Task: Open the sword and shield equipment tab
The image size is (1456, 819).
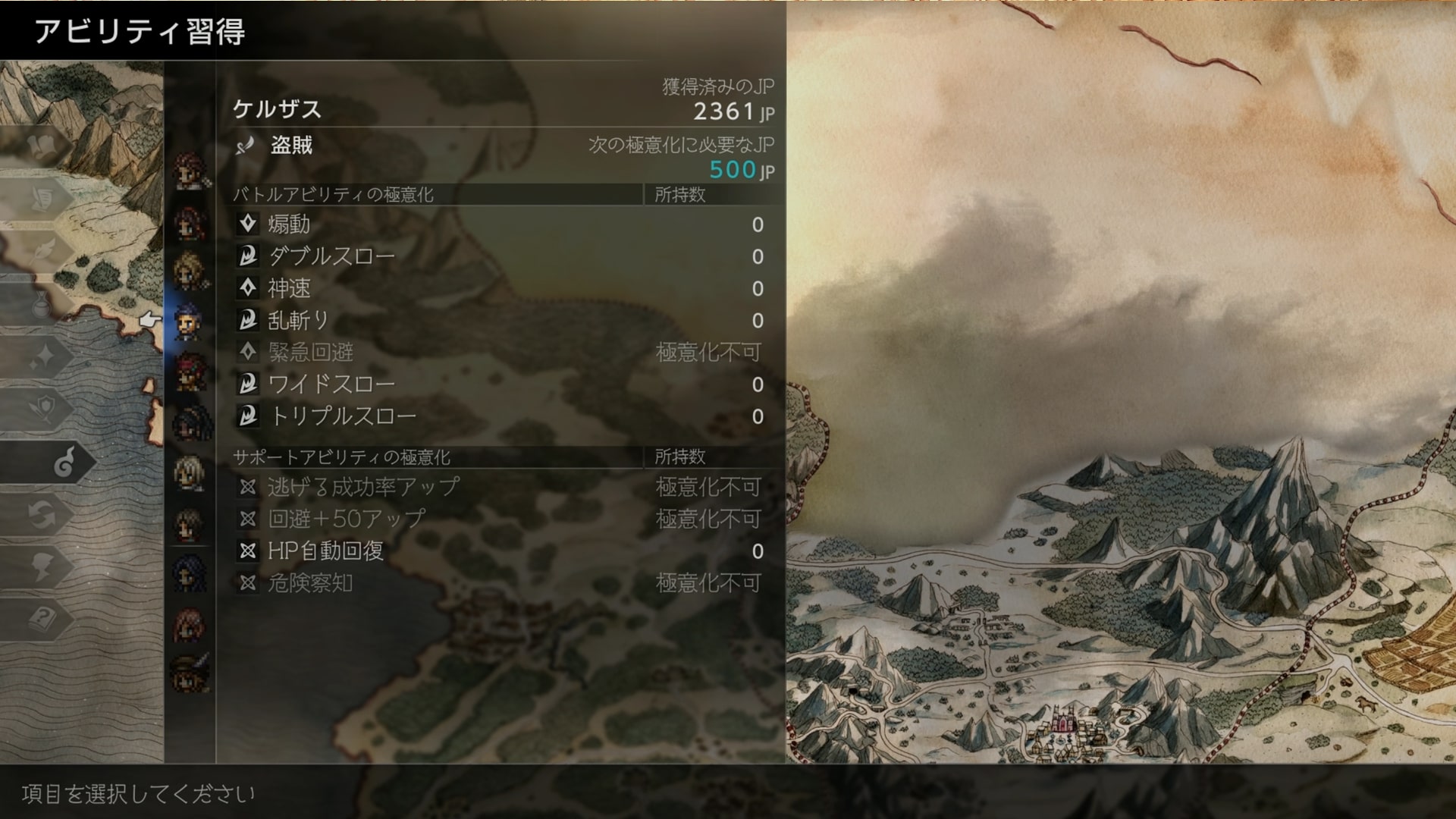Action: click(42, 409)
